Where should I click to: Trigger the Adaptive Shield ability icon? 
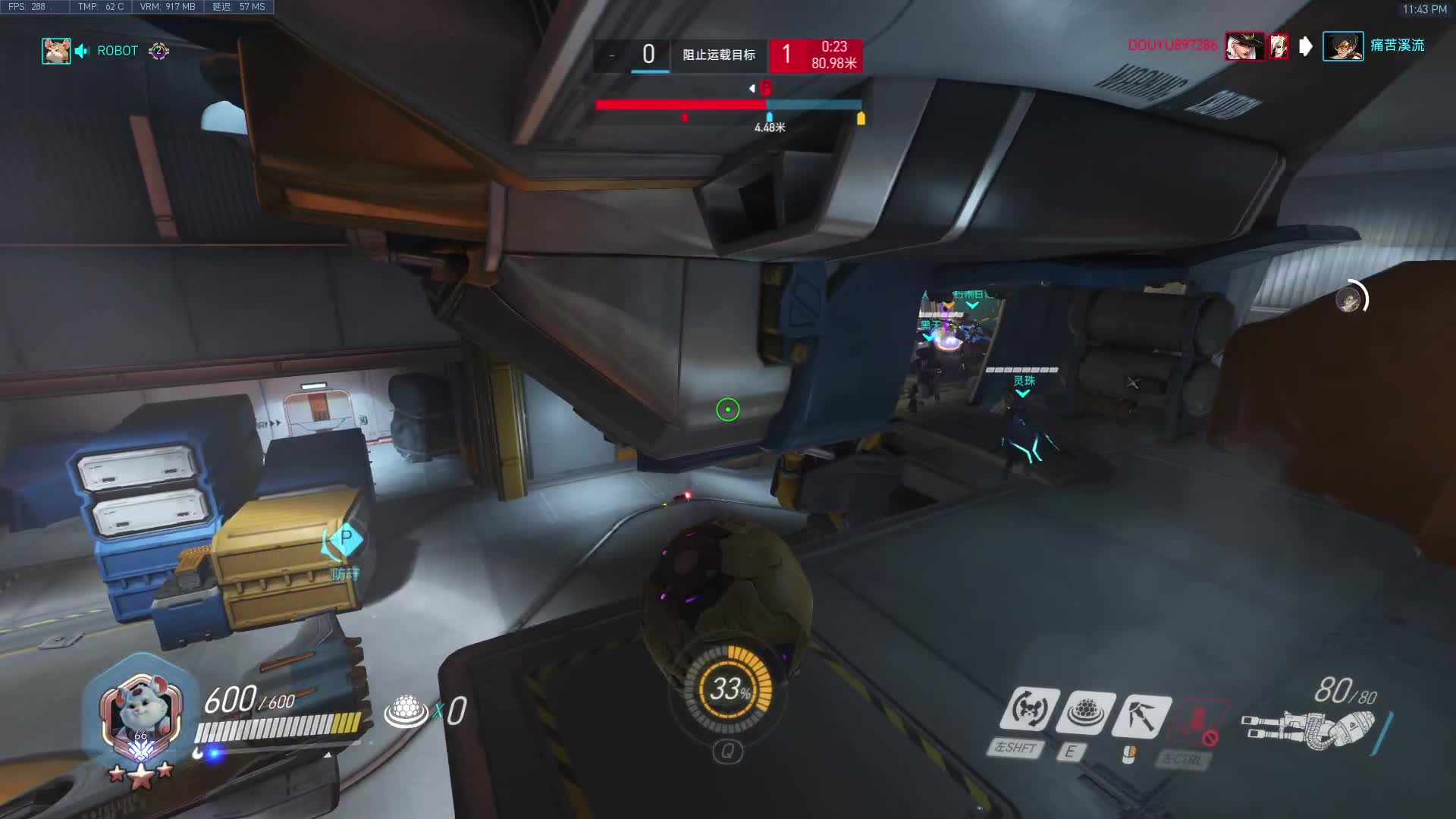[x=1085, y=712]
